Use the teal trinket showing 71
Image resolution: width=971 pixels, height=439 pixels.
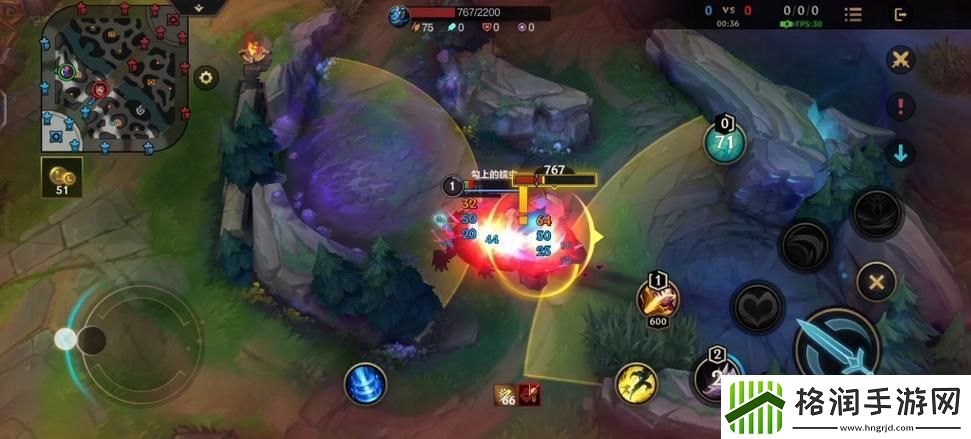click(724, 141)
